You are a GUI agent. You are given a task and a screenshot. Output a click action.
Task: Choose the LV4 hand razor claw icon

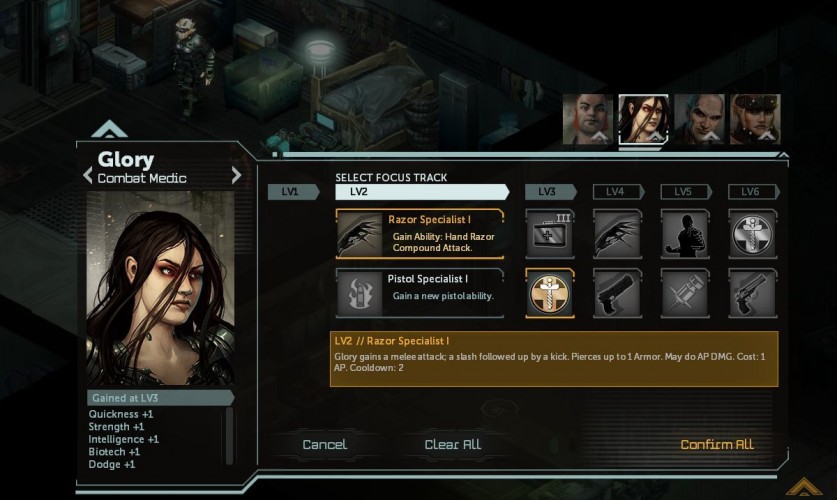[x=617, y=234]
